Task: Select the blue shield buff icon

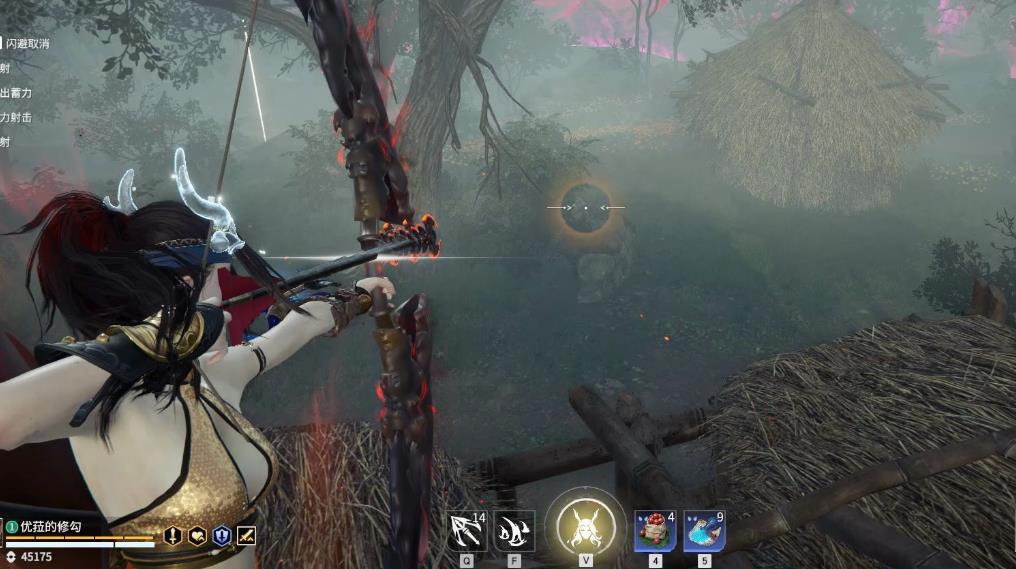Action: click(x=221, y=536)
